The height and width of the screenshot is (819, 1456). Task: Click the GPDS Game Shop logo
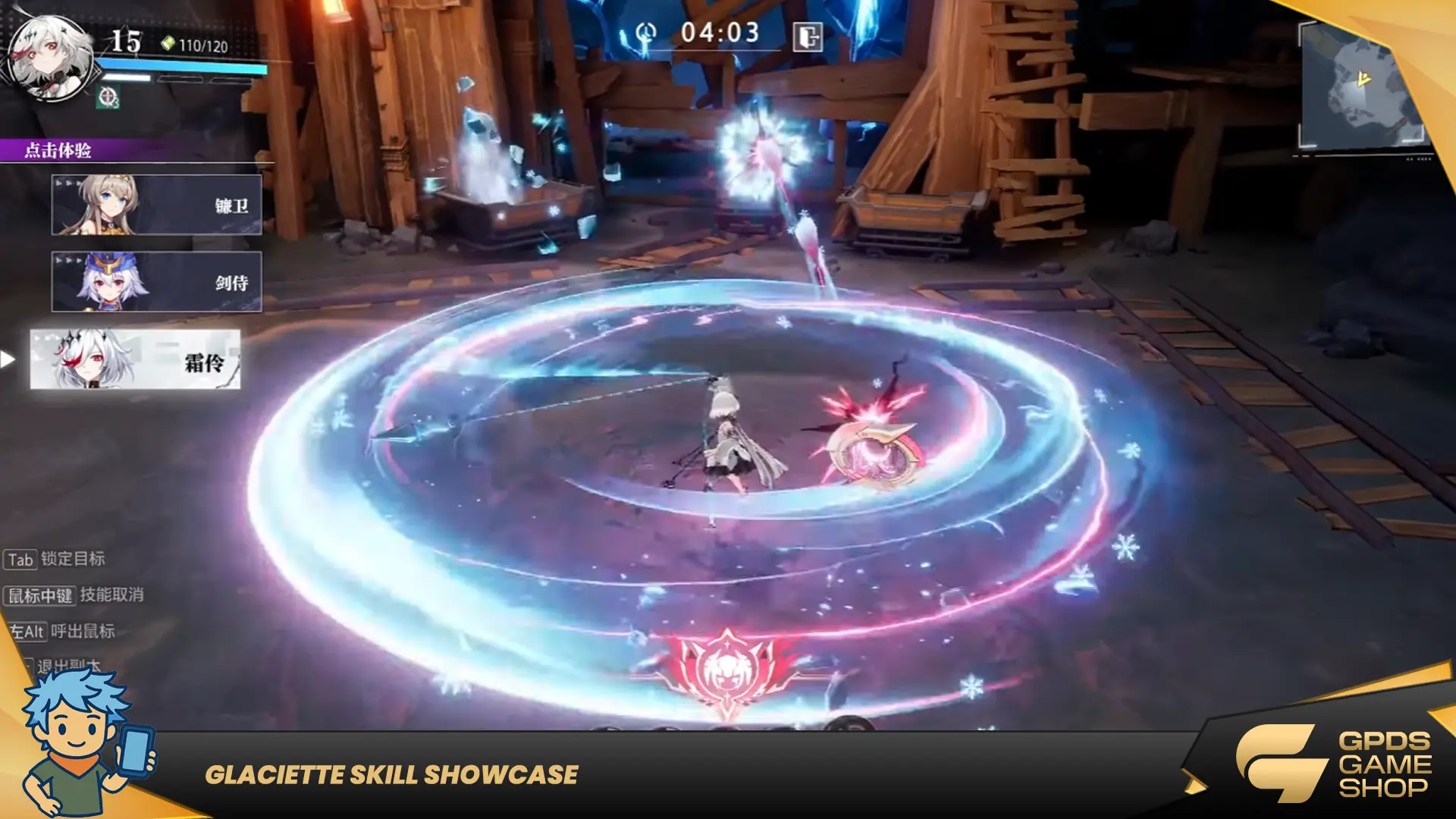tap(1335, 763)
